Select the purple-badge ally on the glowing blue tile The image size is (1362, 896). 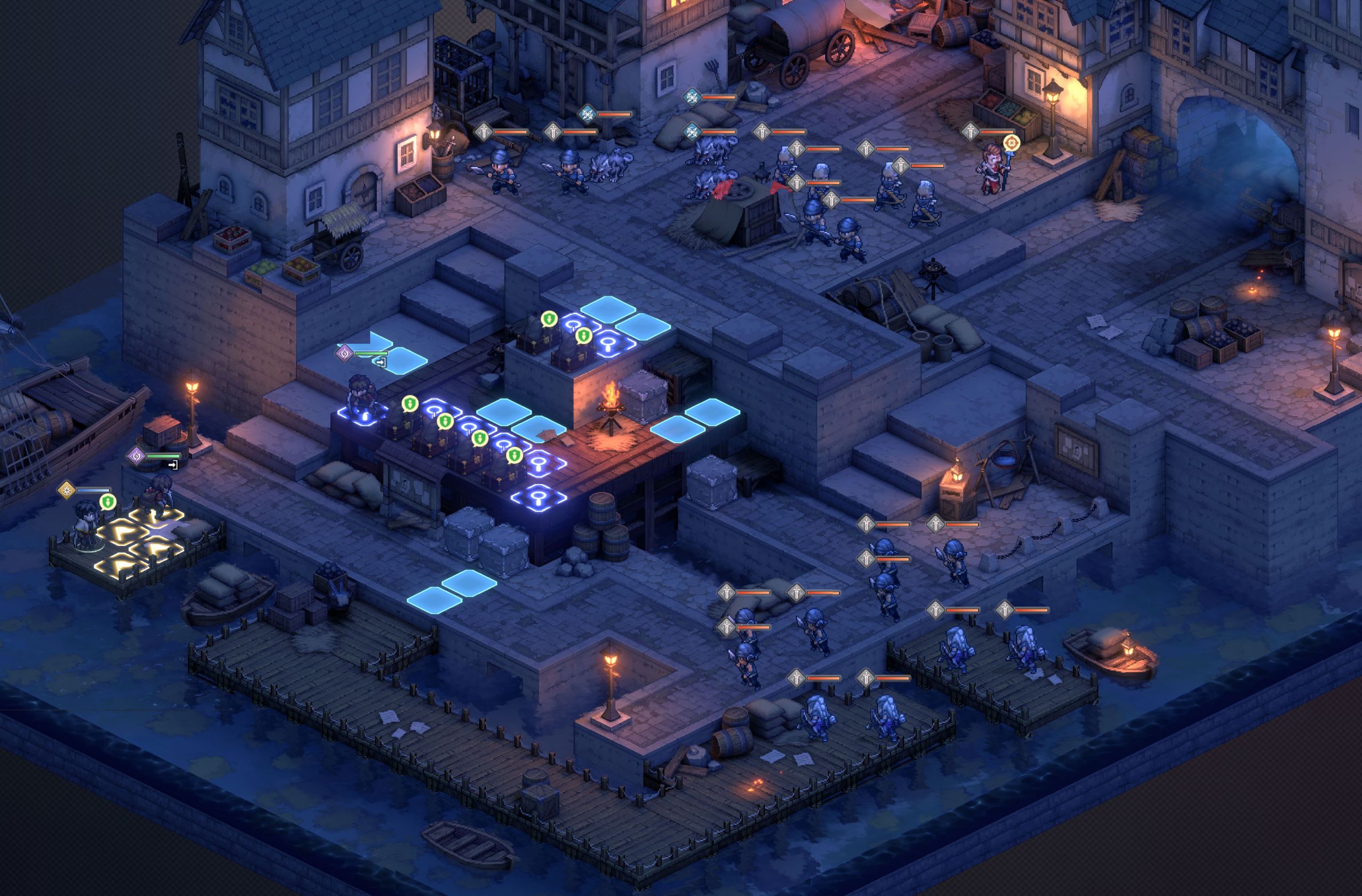[361, 395]
